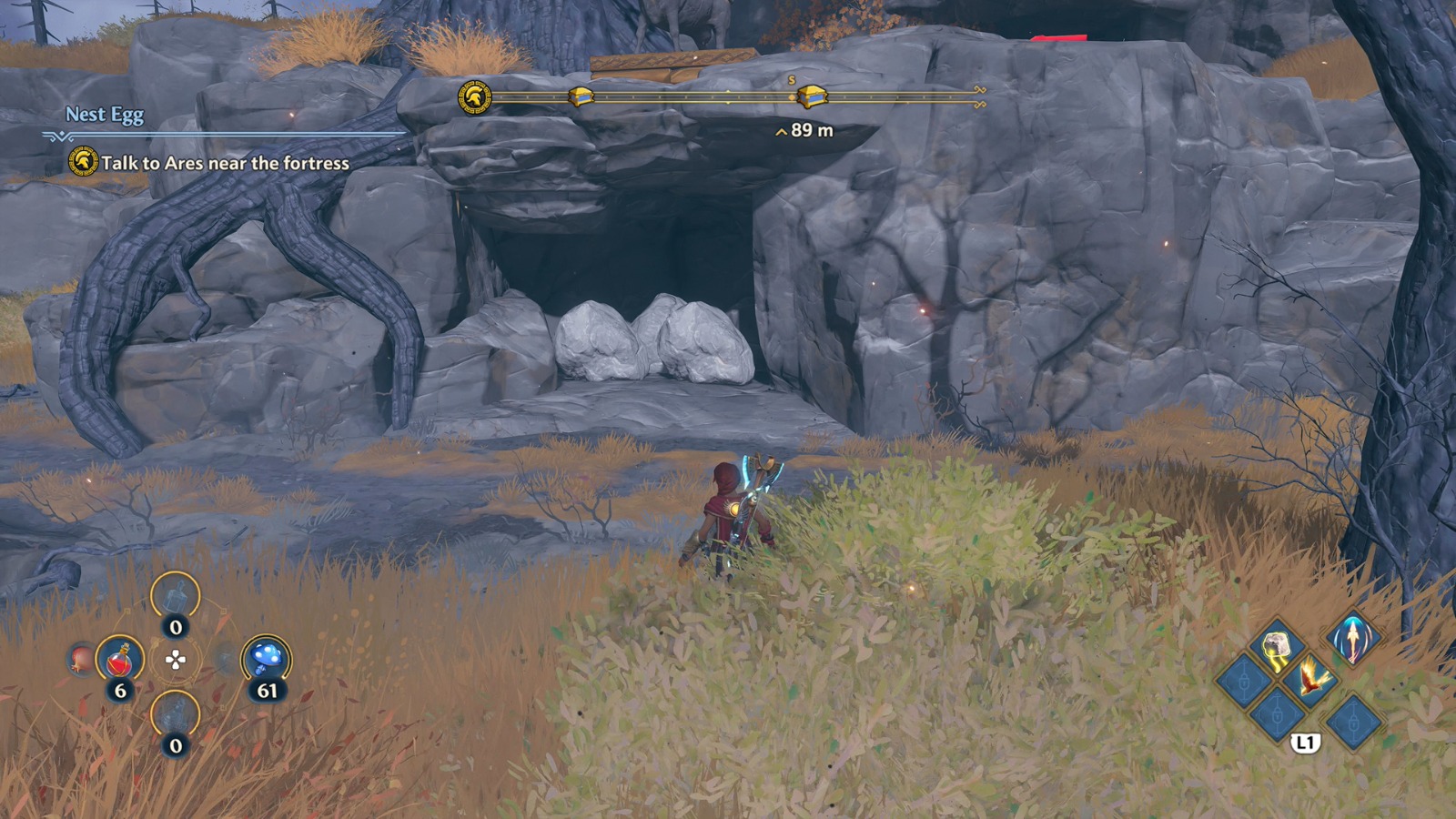Viewport: 1456px width, 819px height.
Task: Select the red health potion icon
Action: pos(119,659)
